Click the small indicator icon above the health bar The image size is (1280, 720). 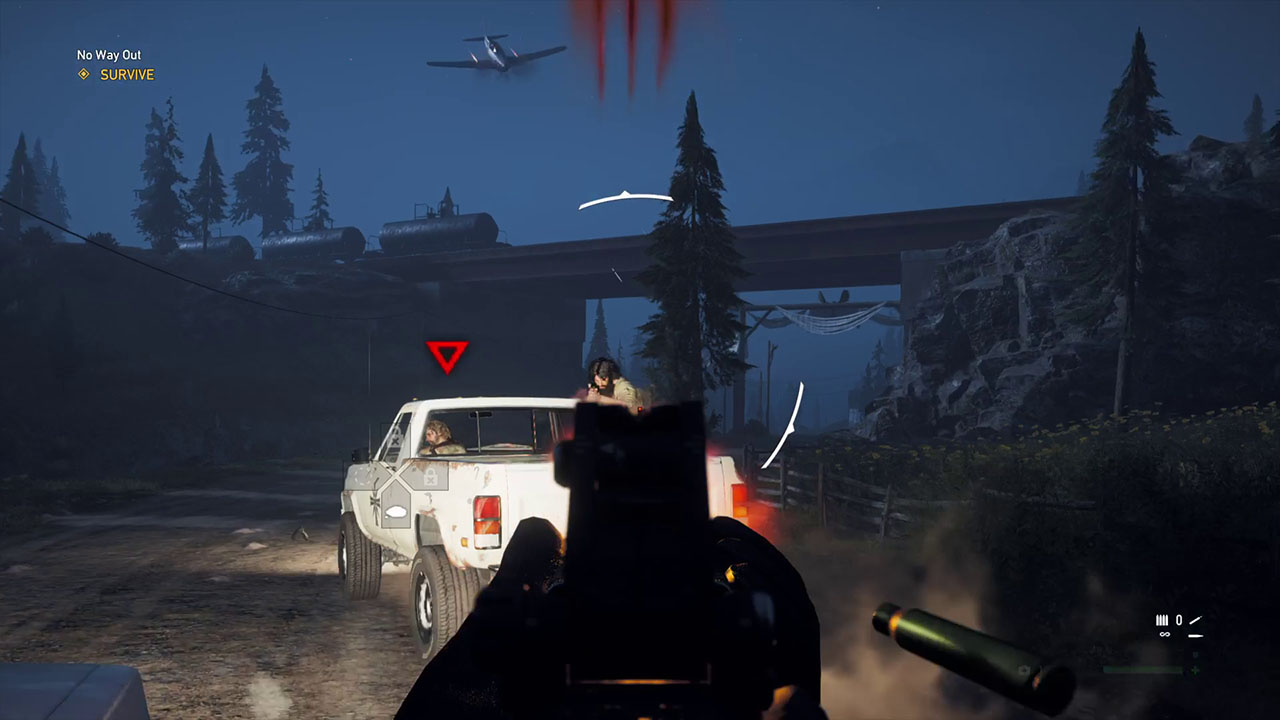[1195, 654]
